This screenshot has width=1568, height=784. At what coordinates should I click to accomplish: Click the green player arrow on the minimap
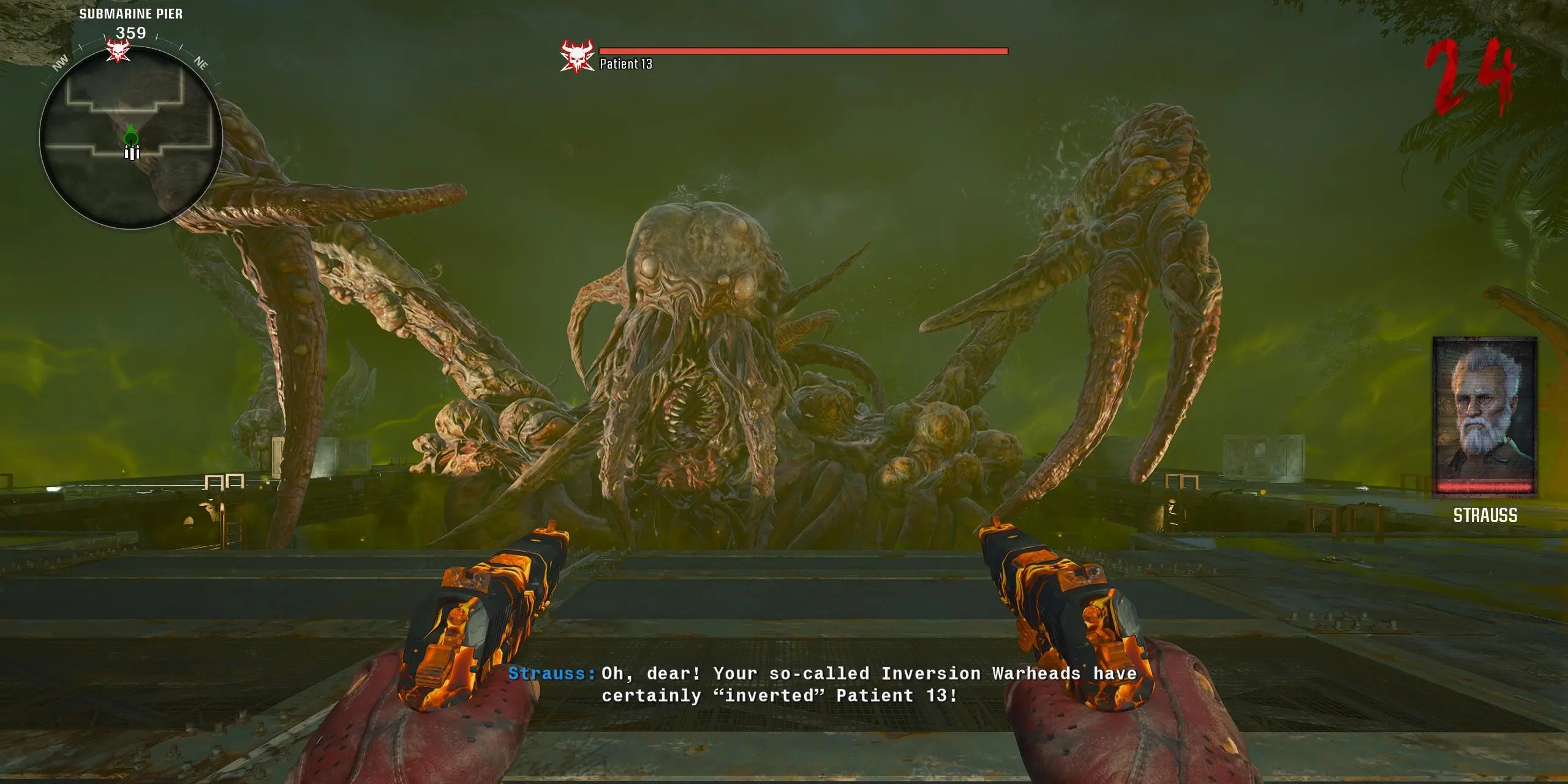click(x=132, y=135)
